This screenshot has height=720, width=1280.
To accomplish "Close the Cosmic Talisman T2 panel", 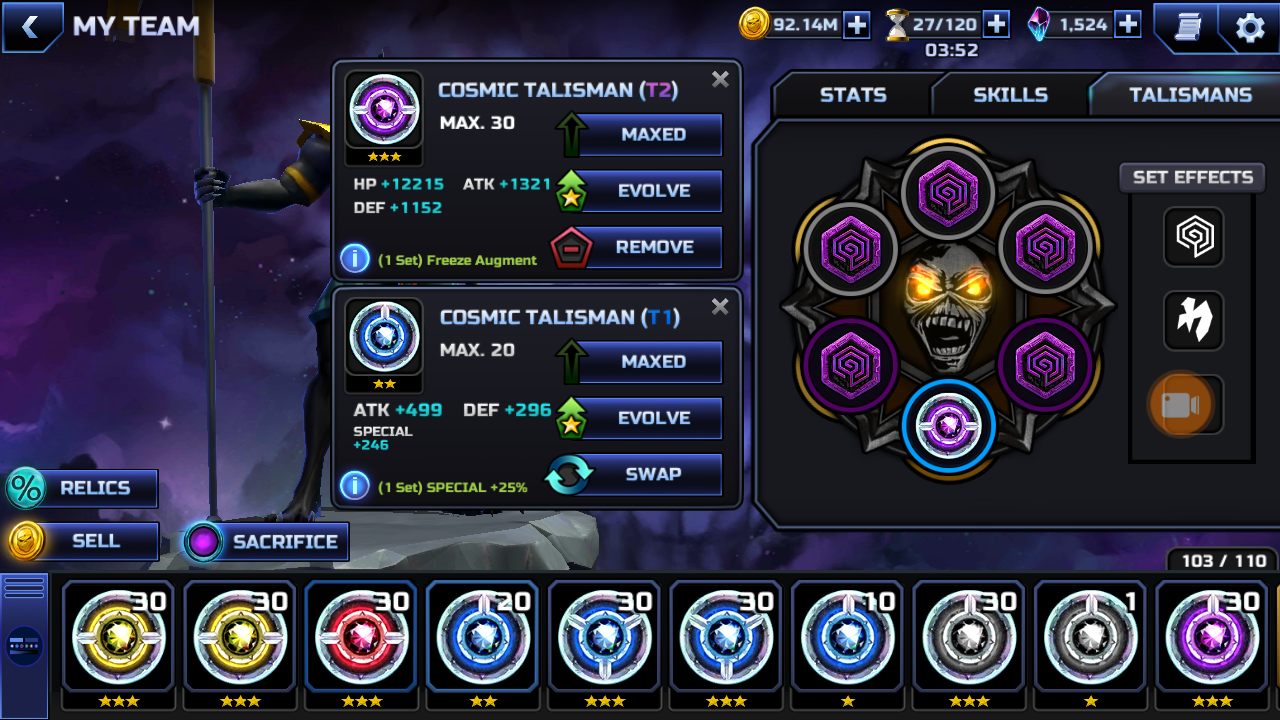I will tap(720, 80).
